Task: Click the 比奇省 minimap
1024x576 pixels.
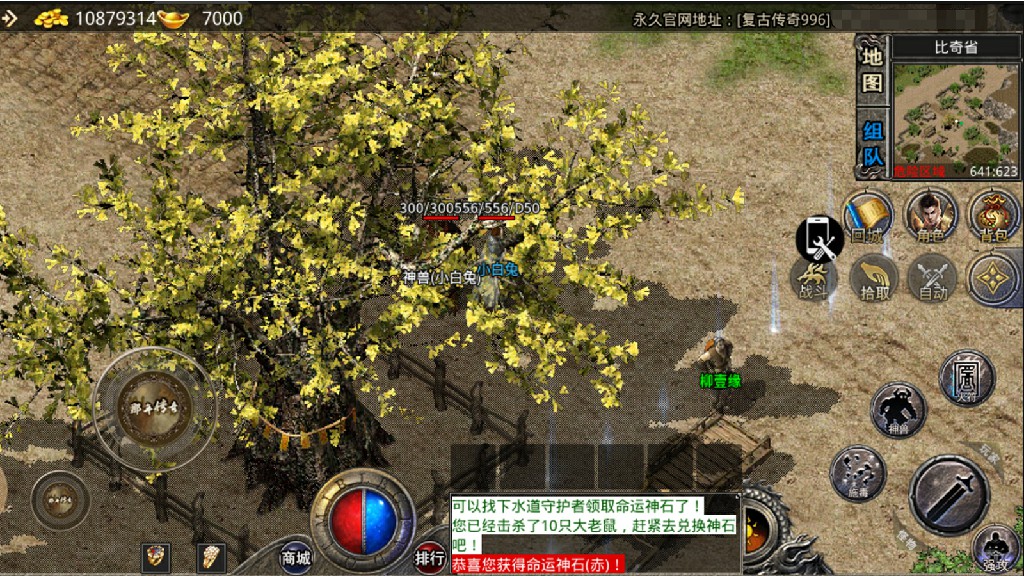Action: click(x=955, y=113)
